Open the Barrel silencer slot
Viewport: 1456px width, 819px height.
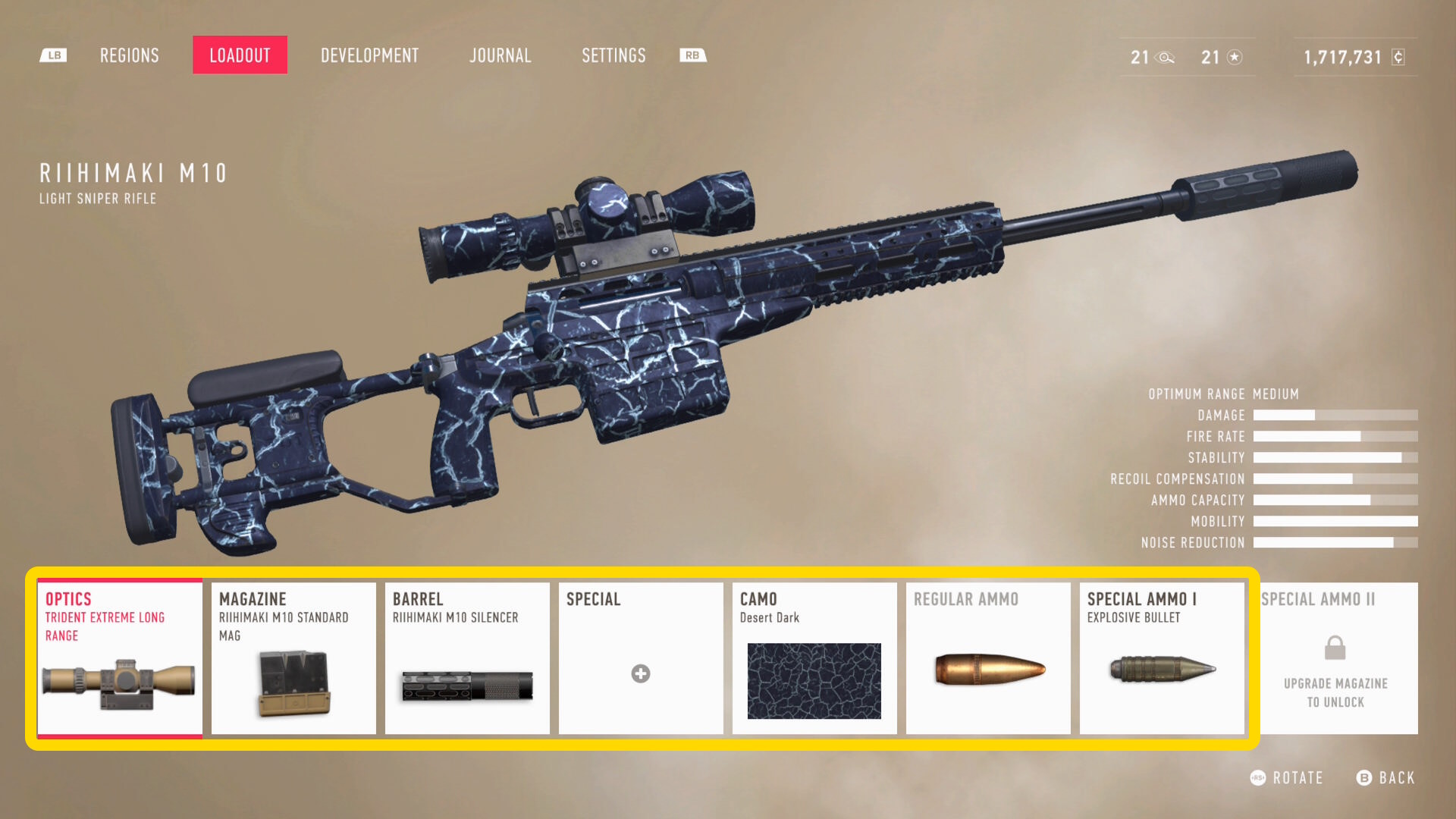(467, 658)
